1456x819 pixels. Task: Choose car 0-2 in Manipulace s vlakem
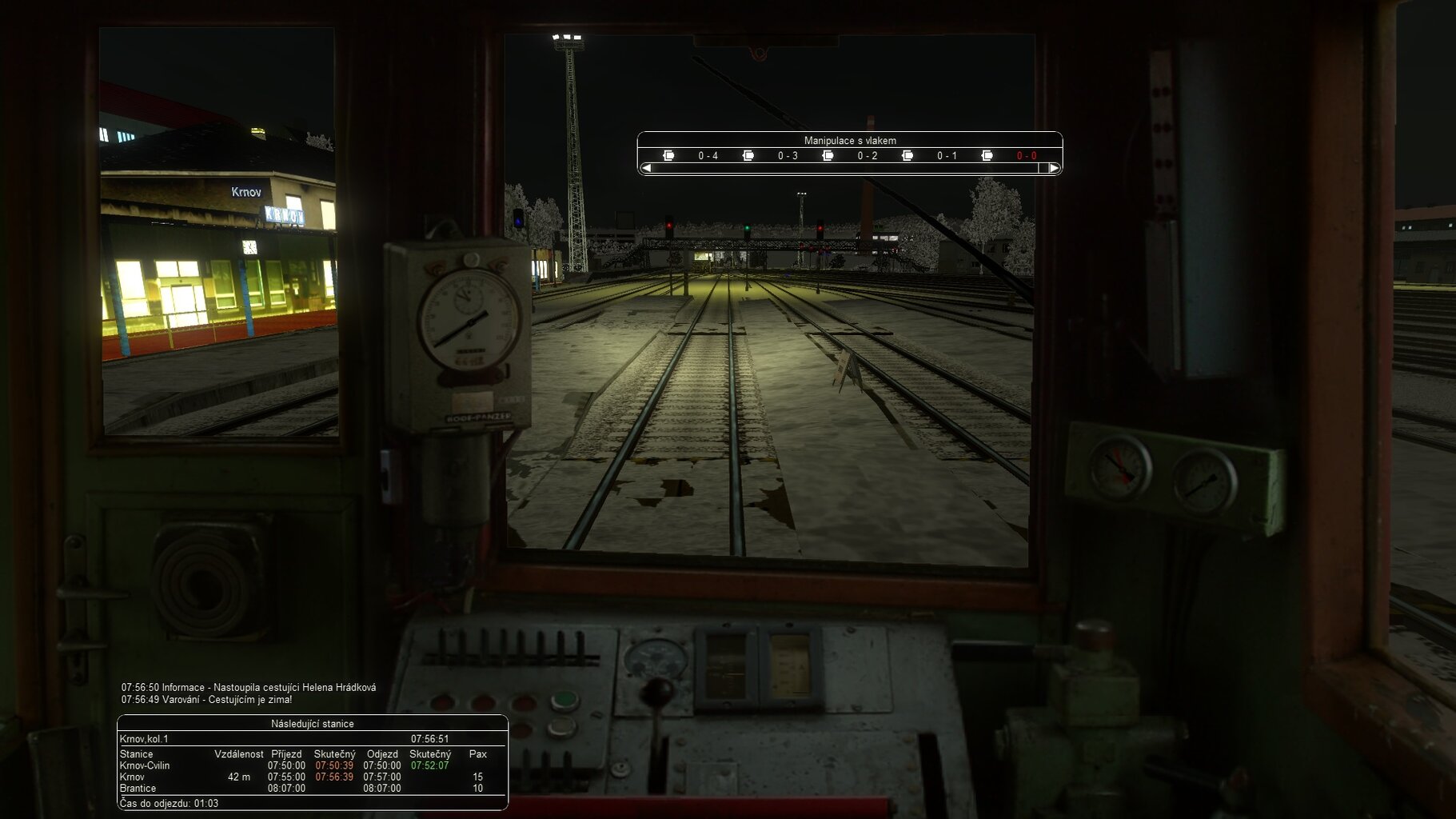[867, 156]
